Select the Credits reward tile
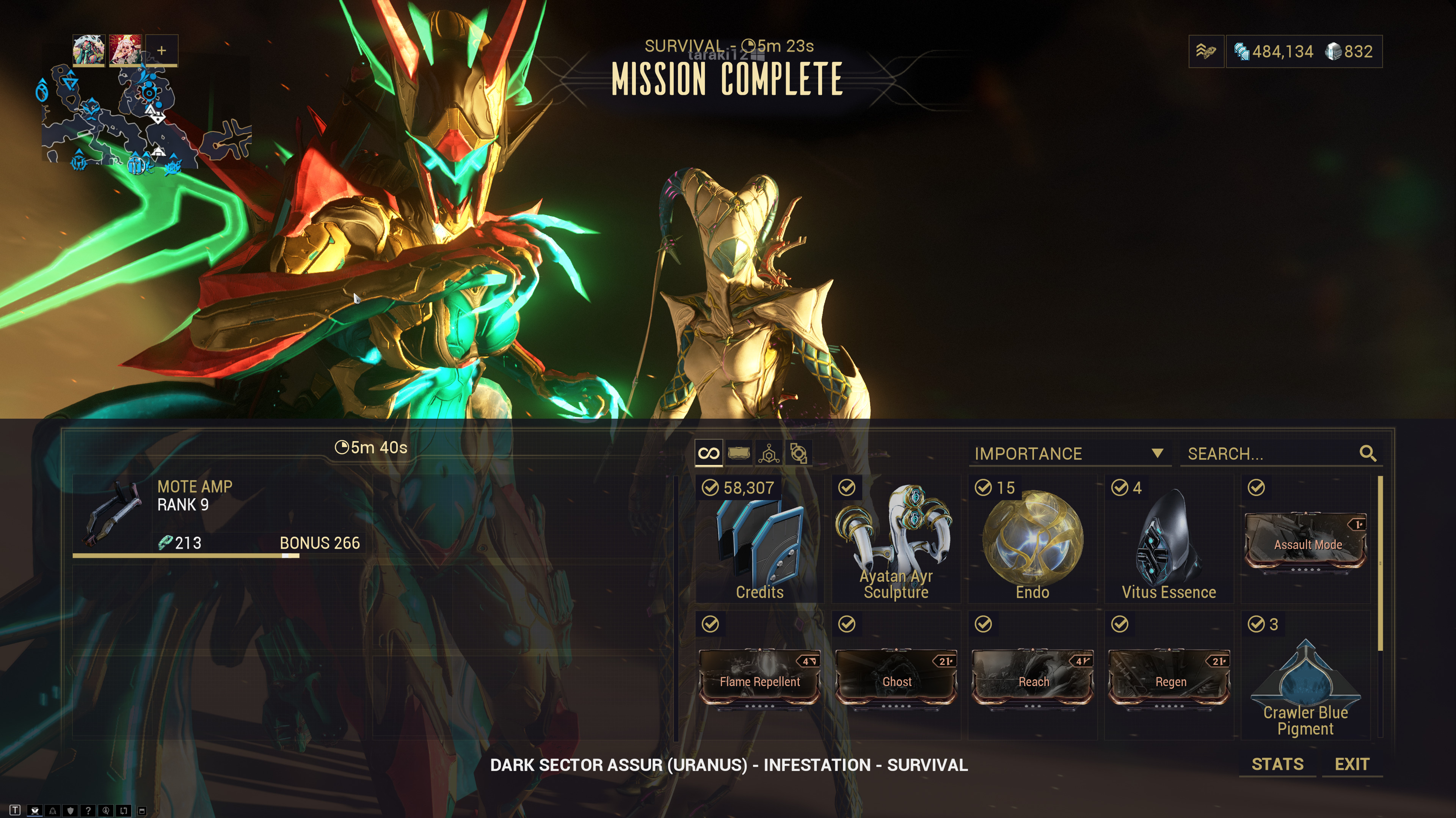1456x818 pixels. [x=759, y=540]
